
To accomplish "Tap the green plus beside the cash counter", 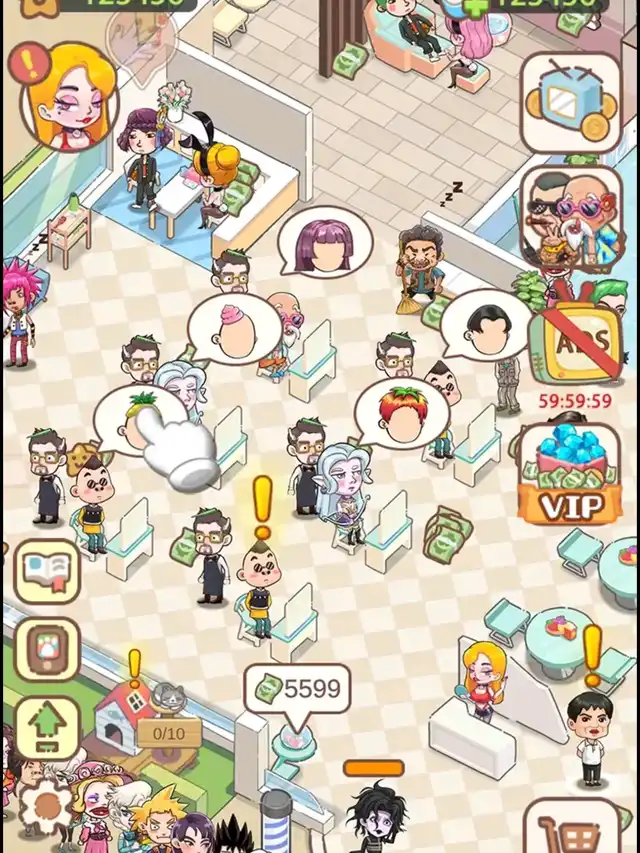I will coord(478,4).
